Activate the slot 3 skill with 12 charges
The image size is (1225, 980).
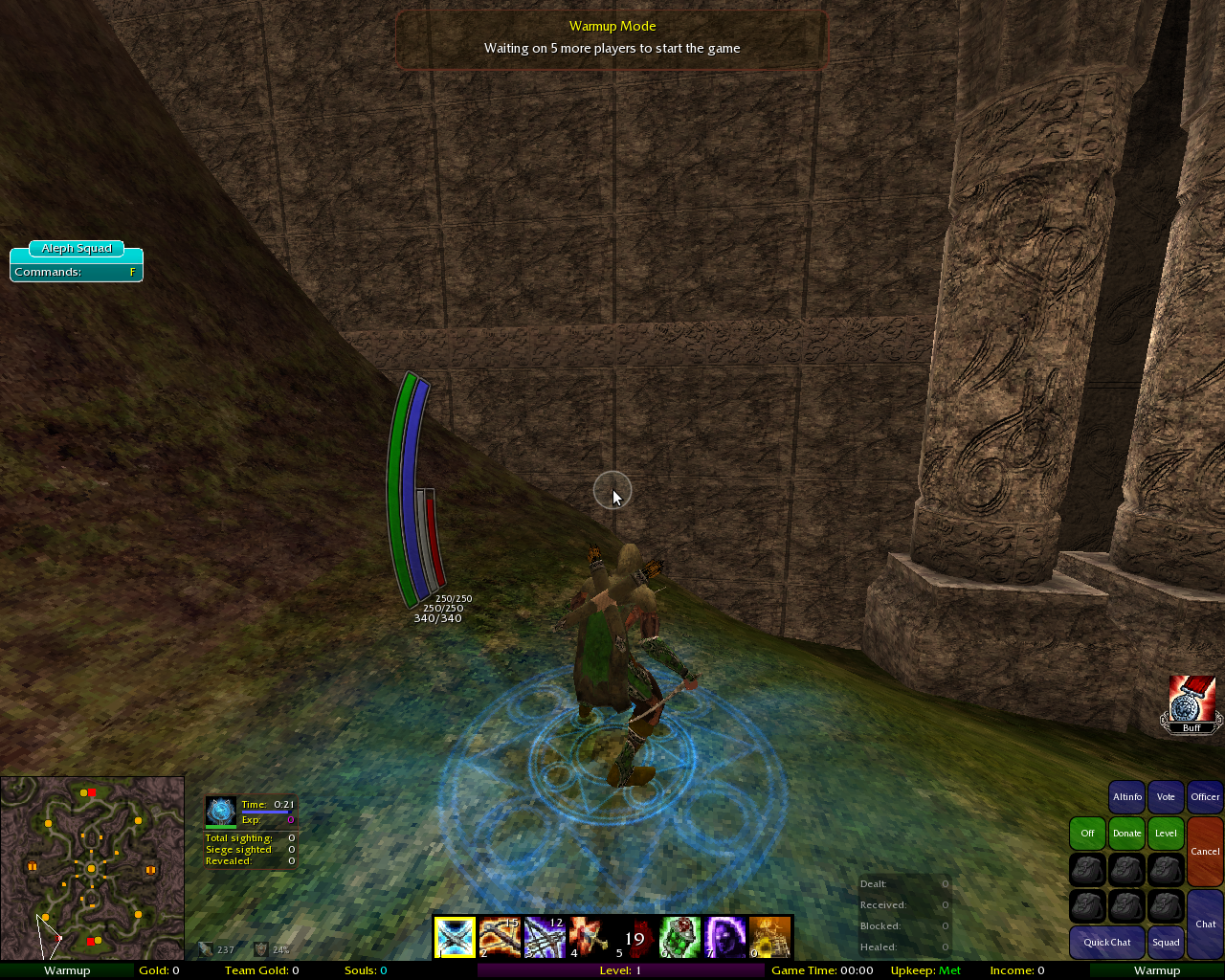tap(545, 937)
